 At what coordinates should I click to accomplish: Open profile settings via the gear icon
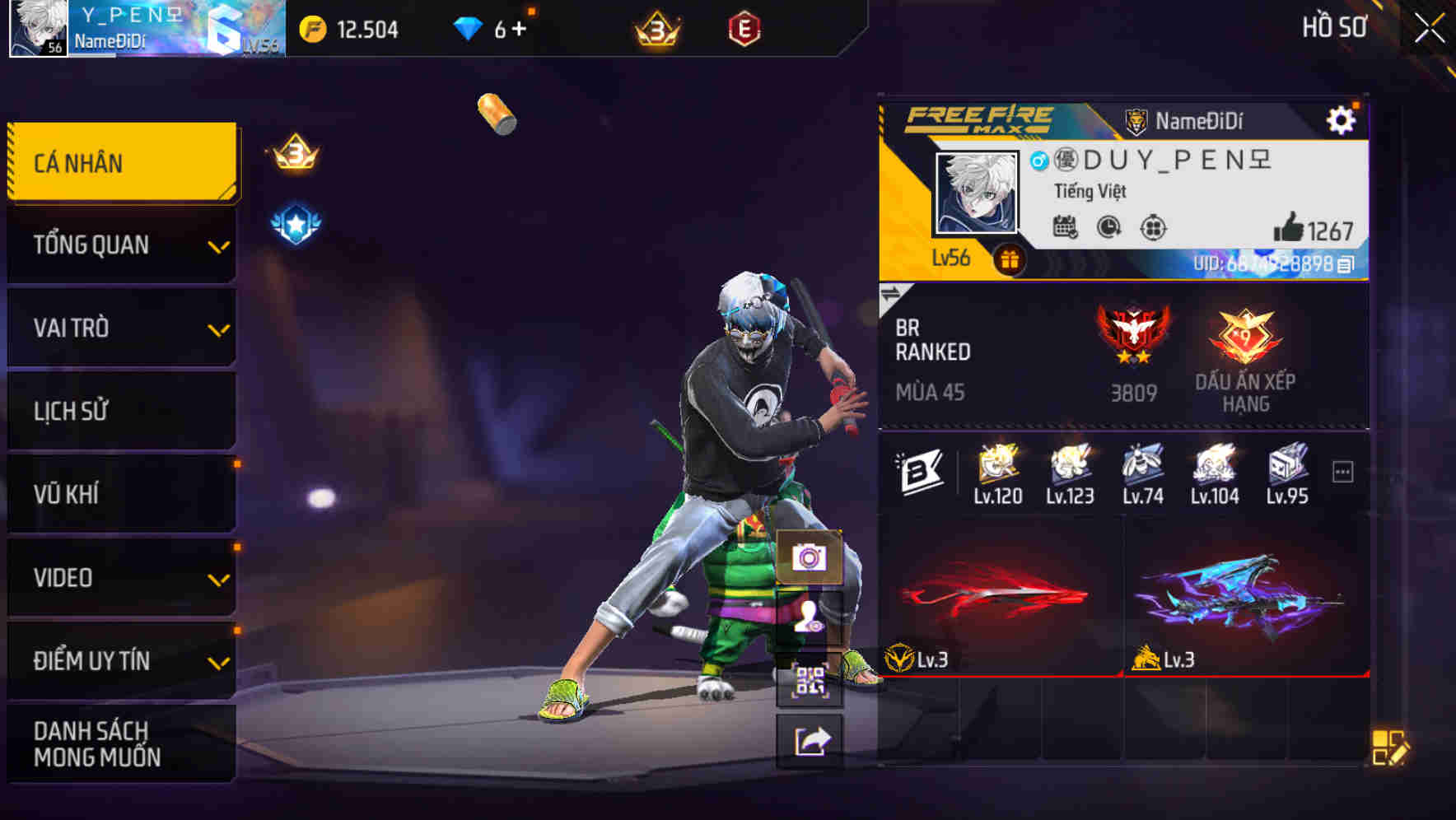1342,119
